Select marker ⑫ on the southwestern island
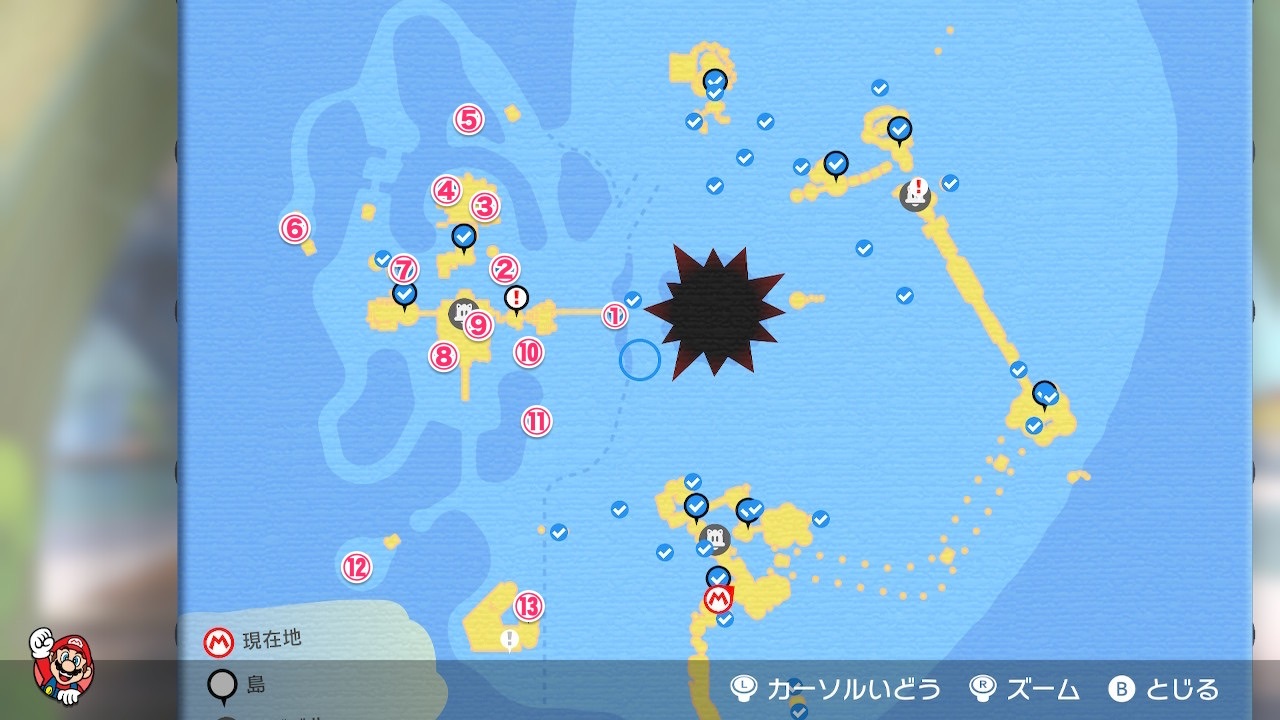 pyautogui.click(x=355, y=566)
